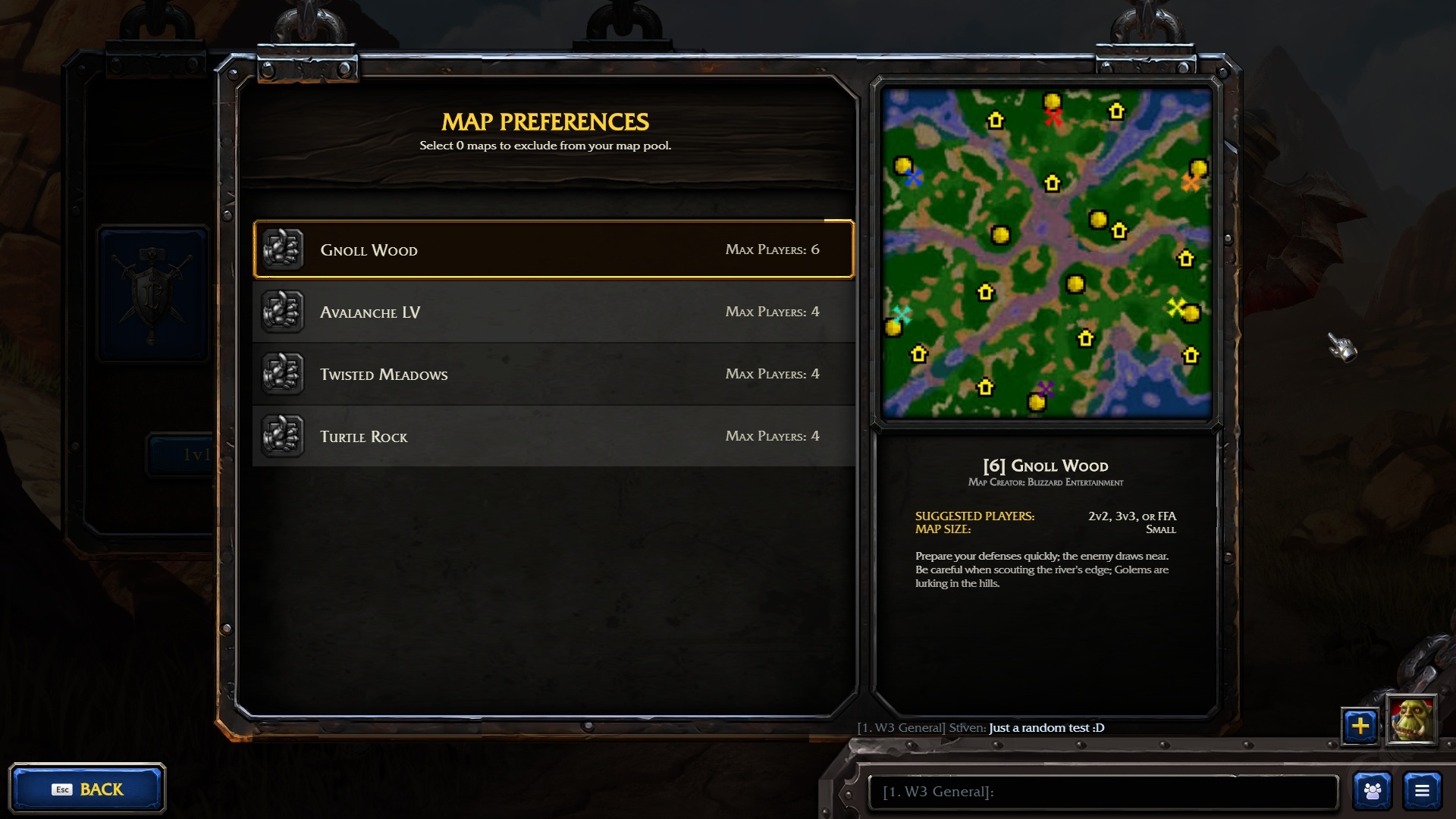This screenshot has height=819, width=1456.
Task: Select the Gnoll Wood map row
Action: point(554,249)
